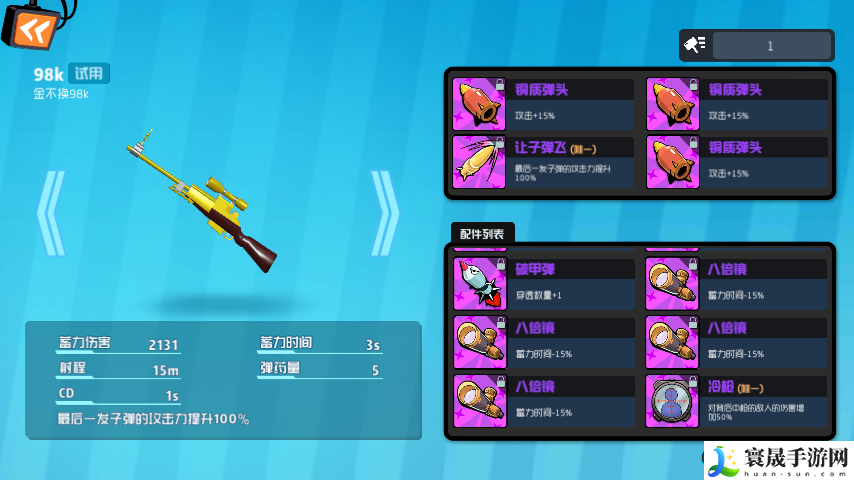The height and width of the screenshot is (480, 854).
Task: Show the next weapon with right arrow
Action: pyautogui.click(x=385, y=213)
